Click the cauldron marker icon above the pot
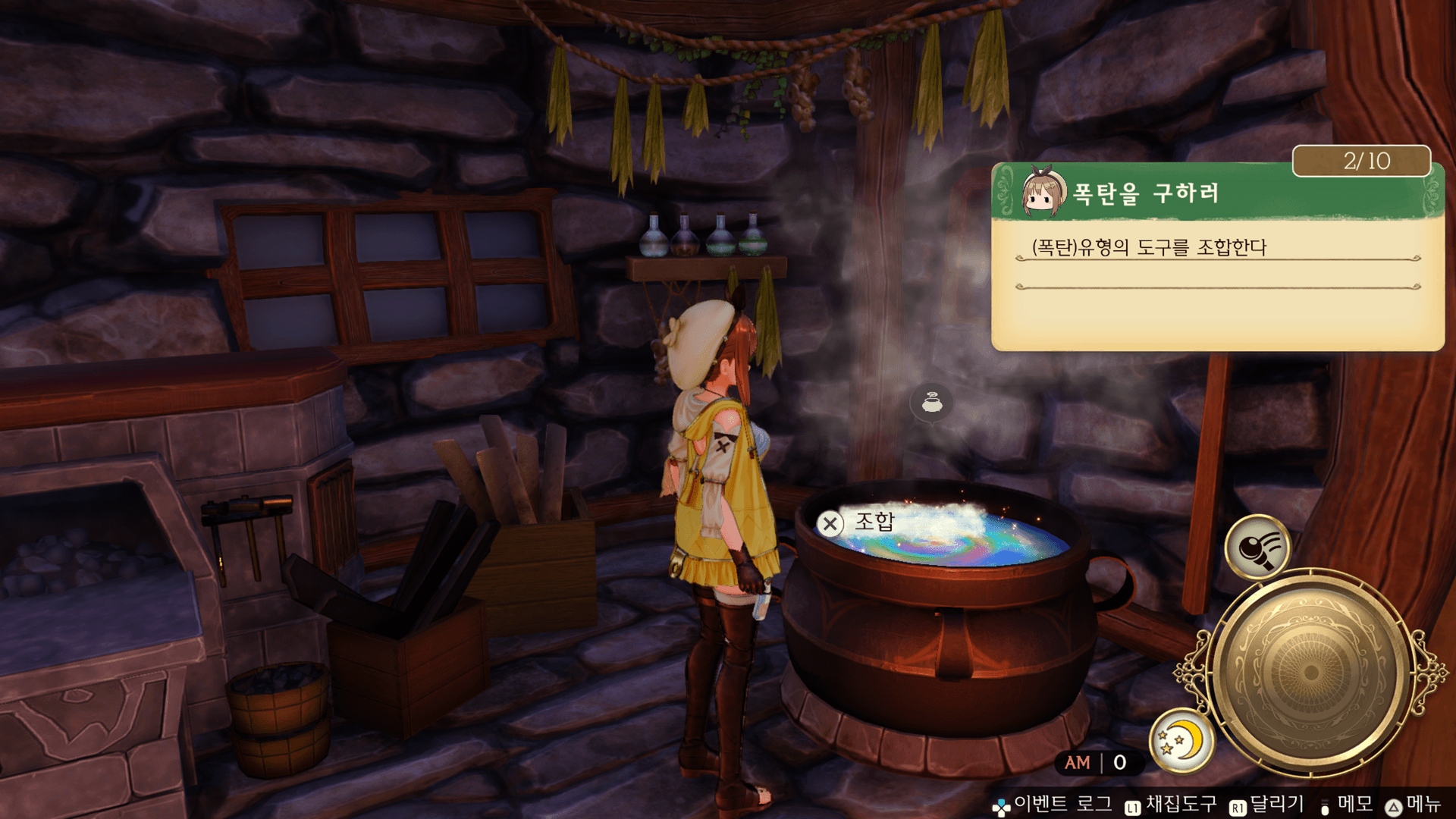This screenshot has height=819, width=1456. [932, 403]
